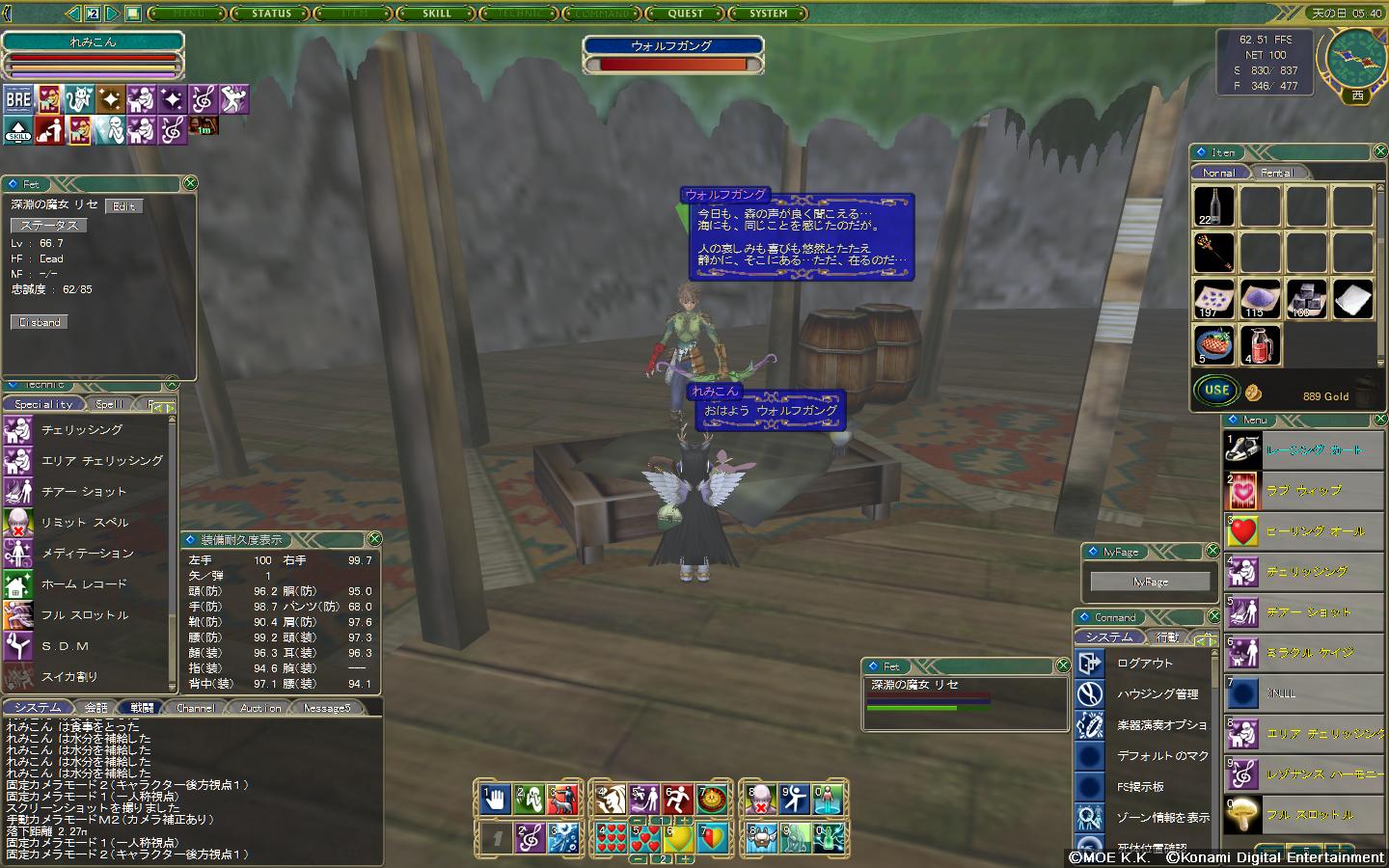Image resolution: width=1389 pixels, height=868 pixels.
Task: Switch to the Rental item tab
Action: pyautogui.click(x=1277, y=173)
